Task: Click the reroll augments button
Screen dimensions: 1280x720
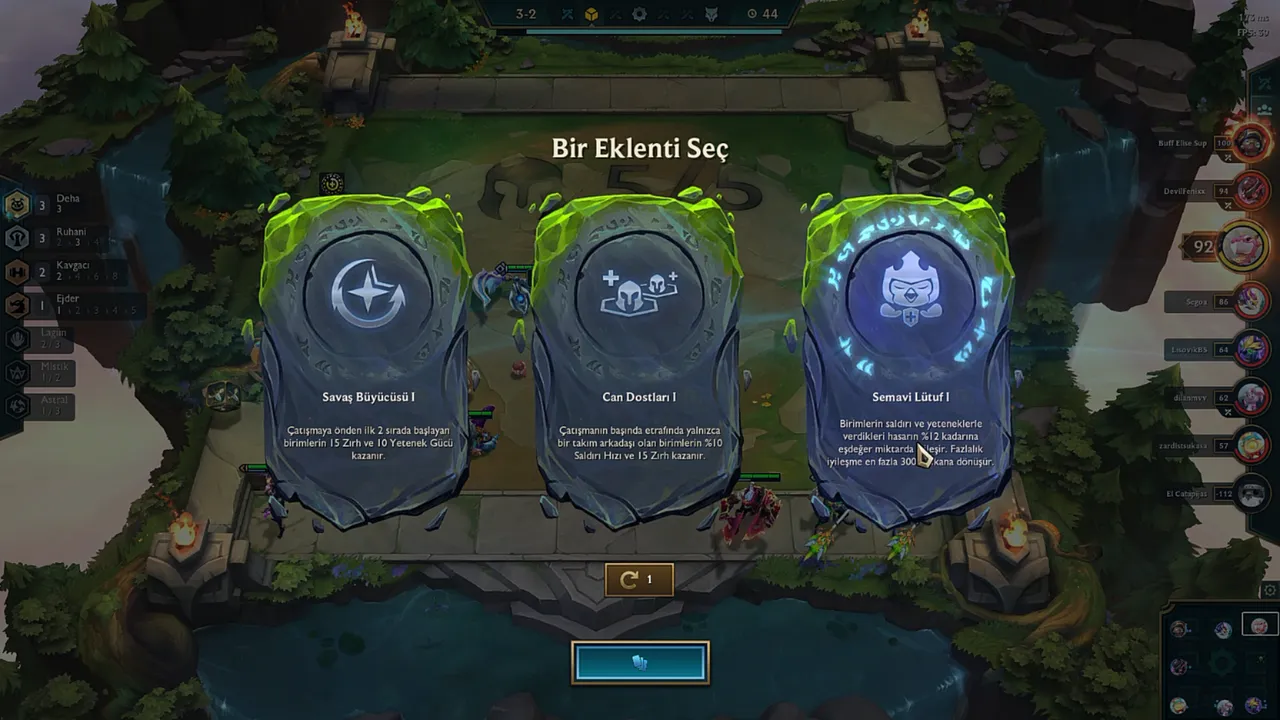Action: tap(639, 579)
